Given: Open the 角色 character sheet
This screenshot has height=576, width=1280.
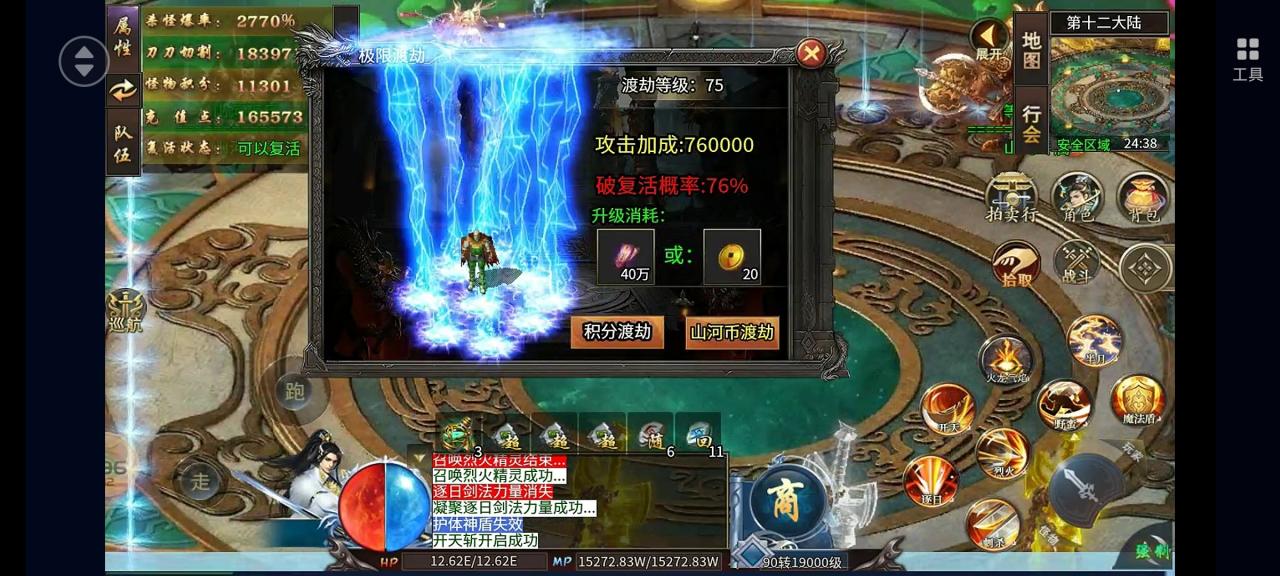Looking at the screenshot, I should 1077,196.
